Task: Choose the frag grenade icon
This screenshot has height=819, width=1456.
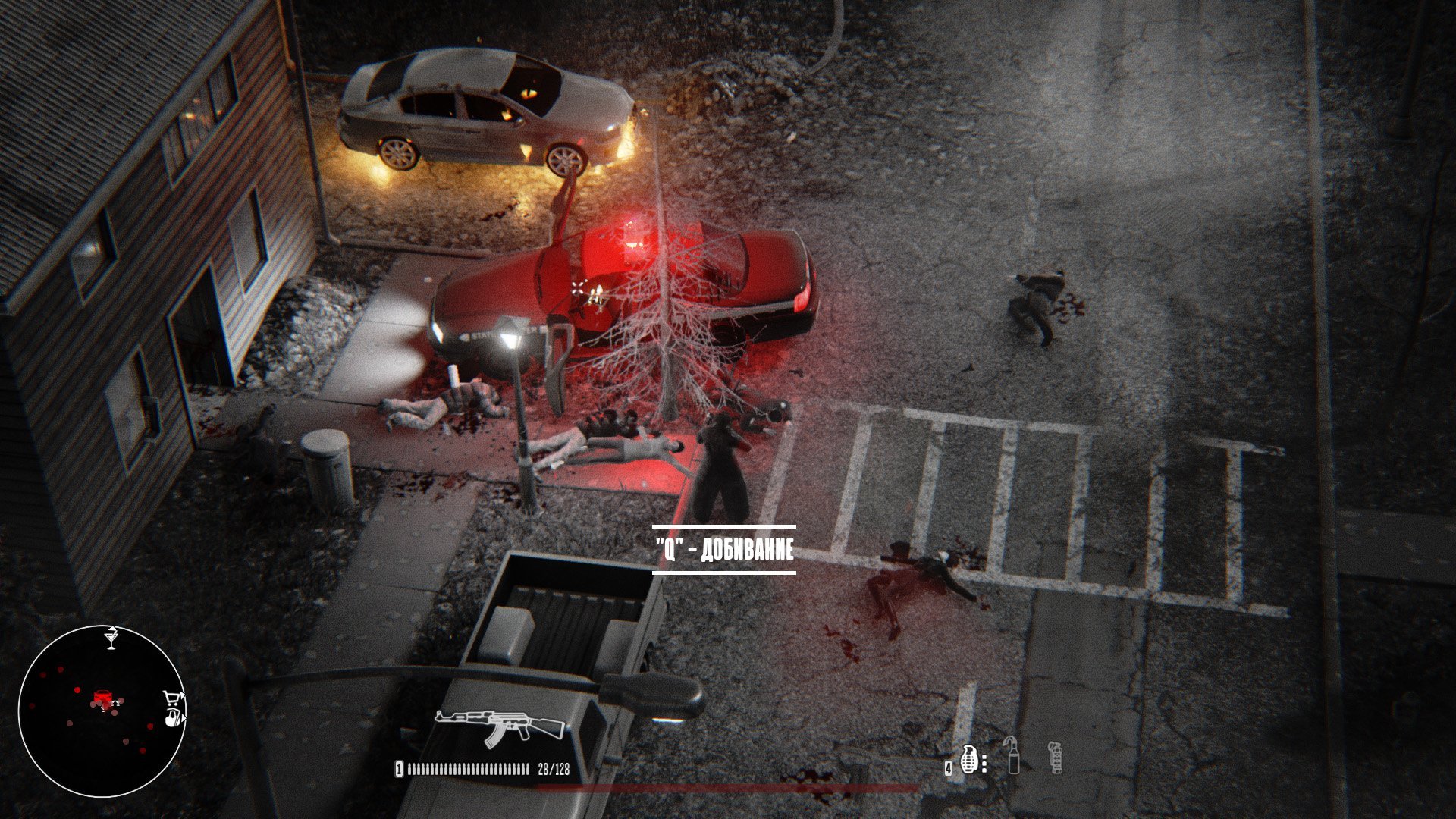Action: pyautogui.click(x=969, y=758)
